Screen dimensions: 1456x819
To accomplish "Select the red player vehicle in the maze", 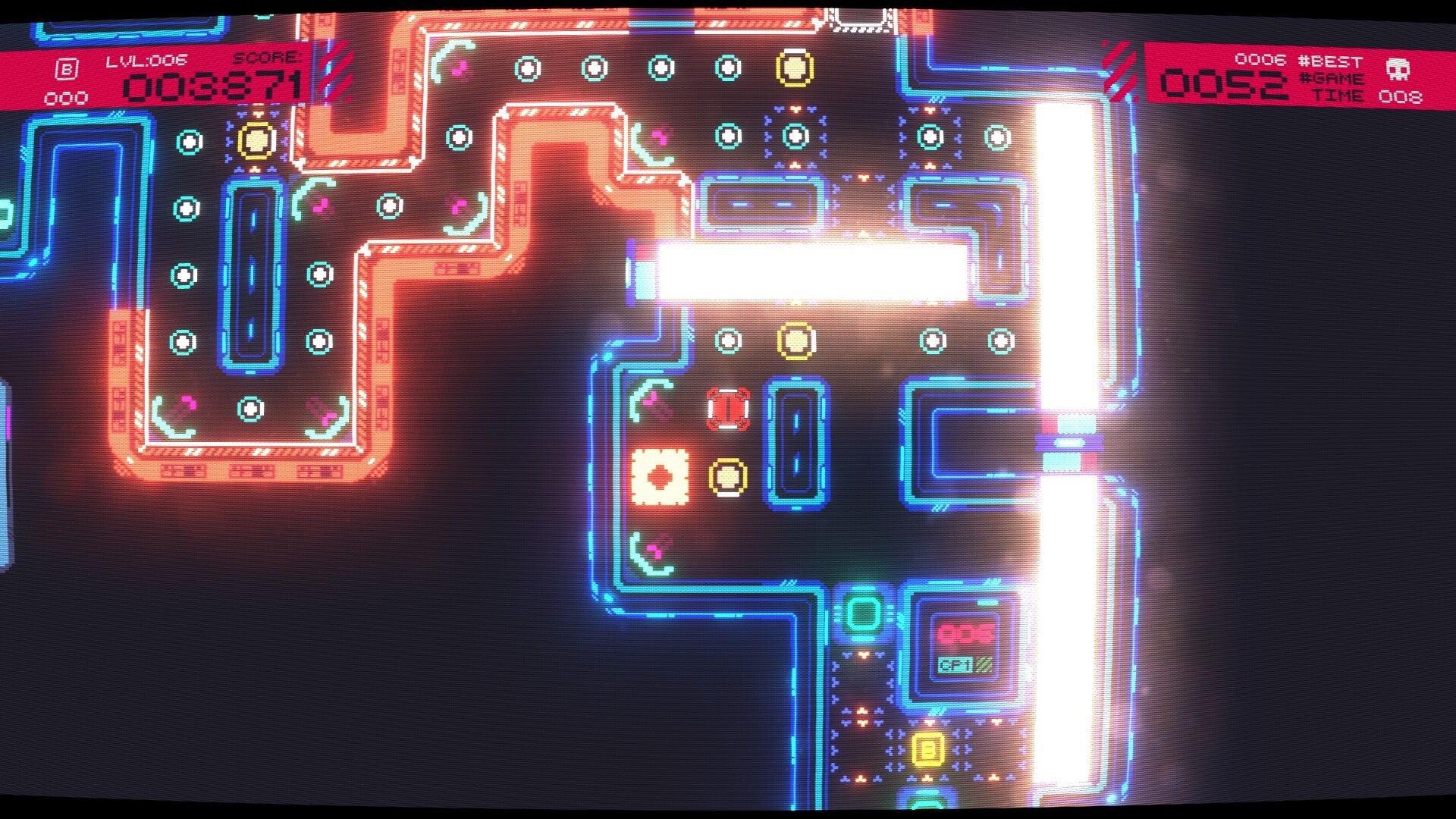I will (726, 409).
